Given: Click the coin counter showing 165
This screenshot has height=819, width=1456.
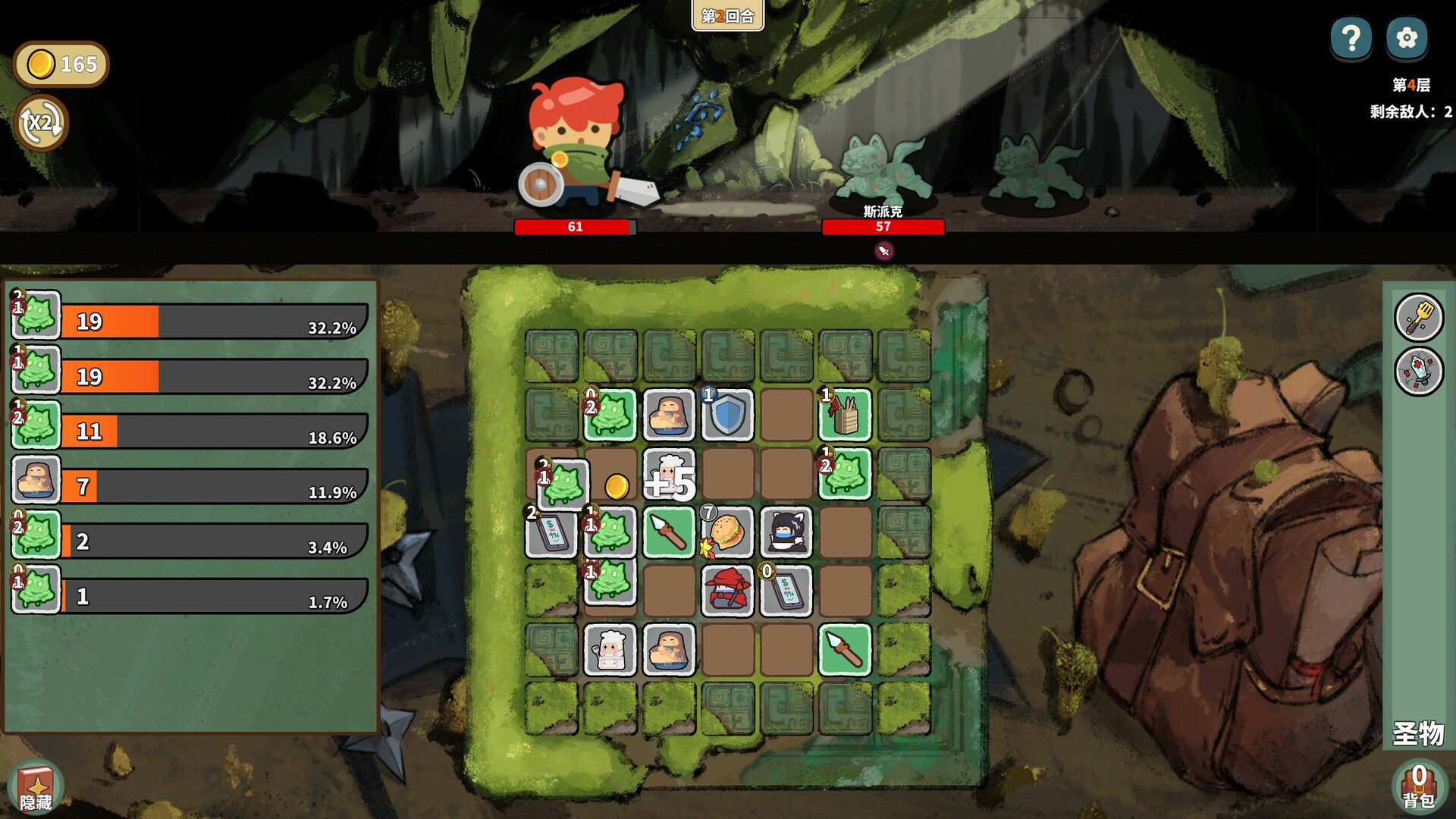Looking at the screenshot, I should click(x=61, y=64).
